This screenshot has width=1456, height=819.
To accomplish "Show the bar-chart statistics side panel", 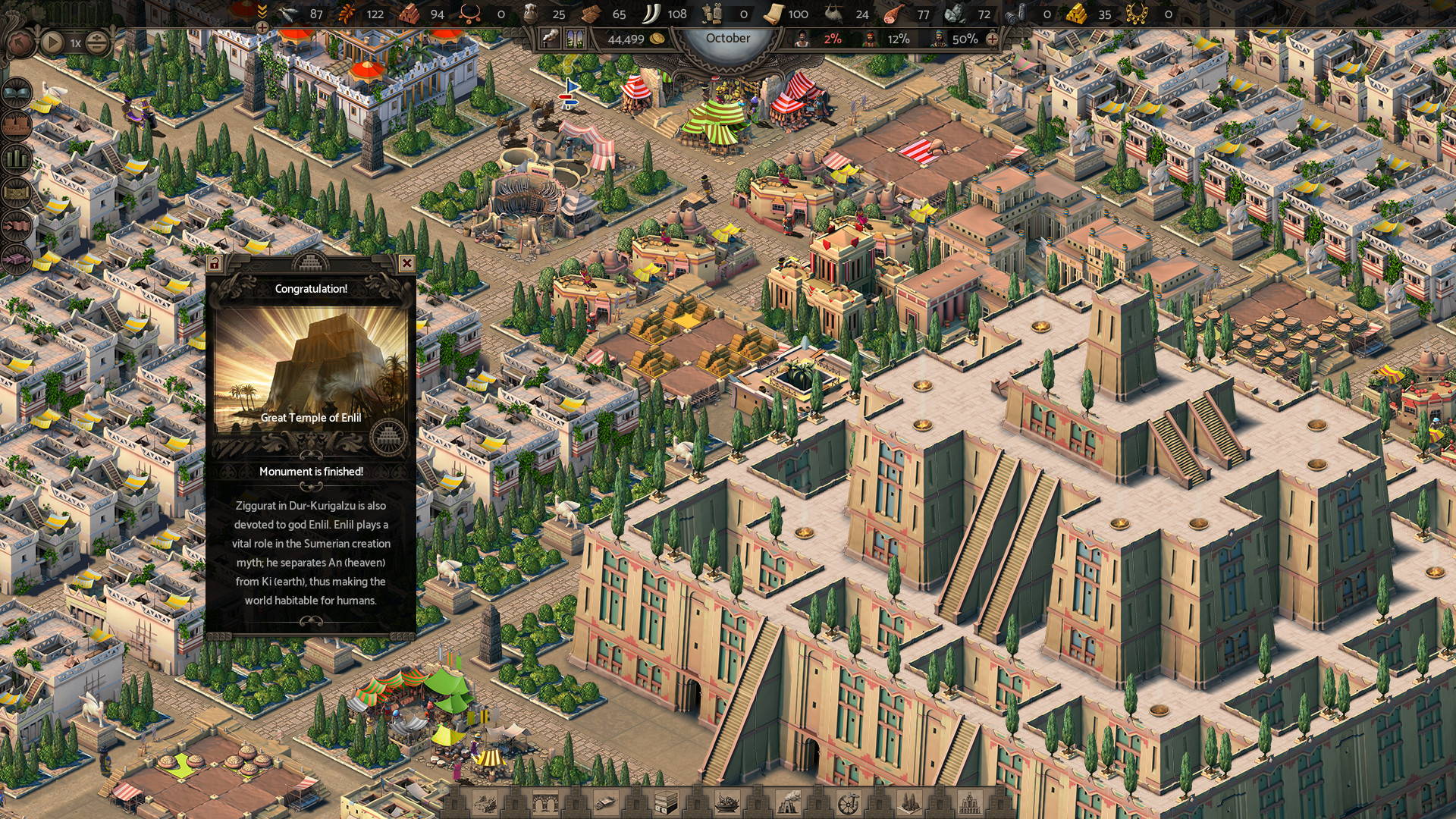I will [x=17, y=159].
